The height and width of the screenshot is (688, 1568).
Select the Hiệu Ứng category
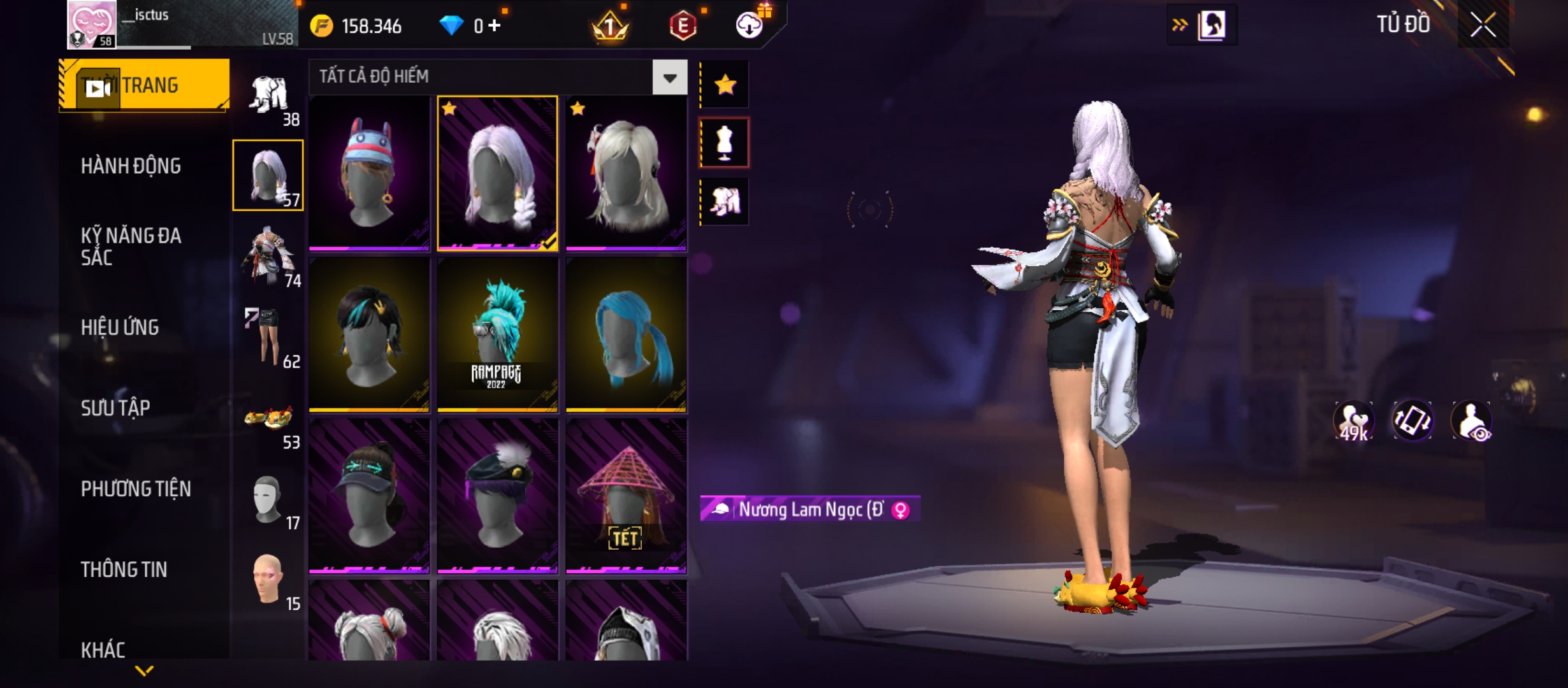pos(120,327)
